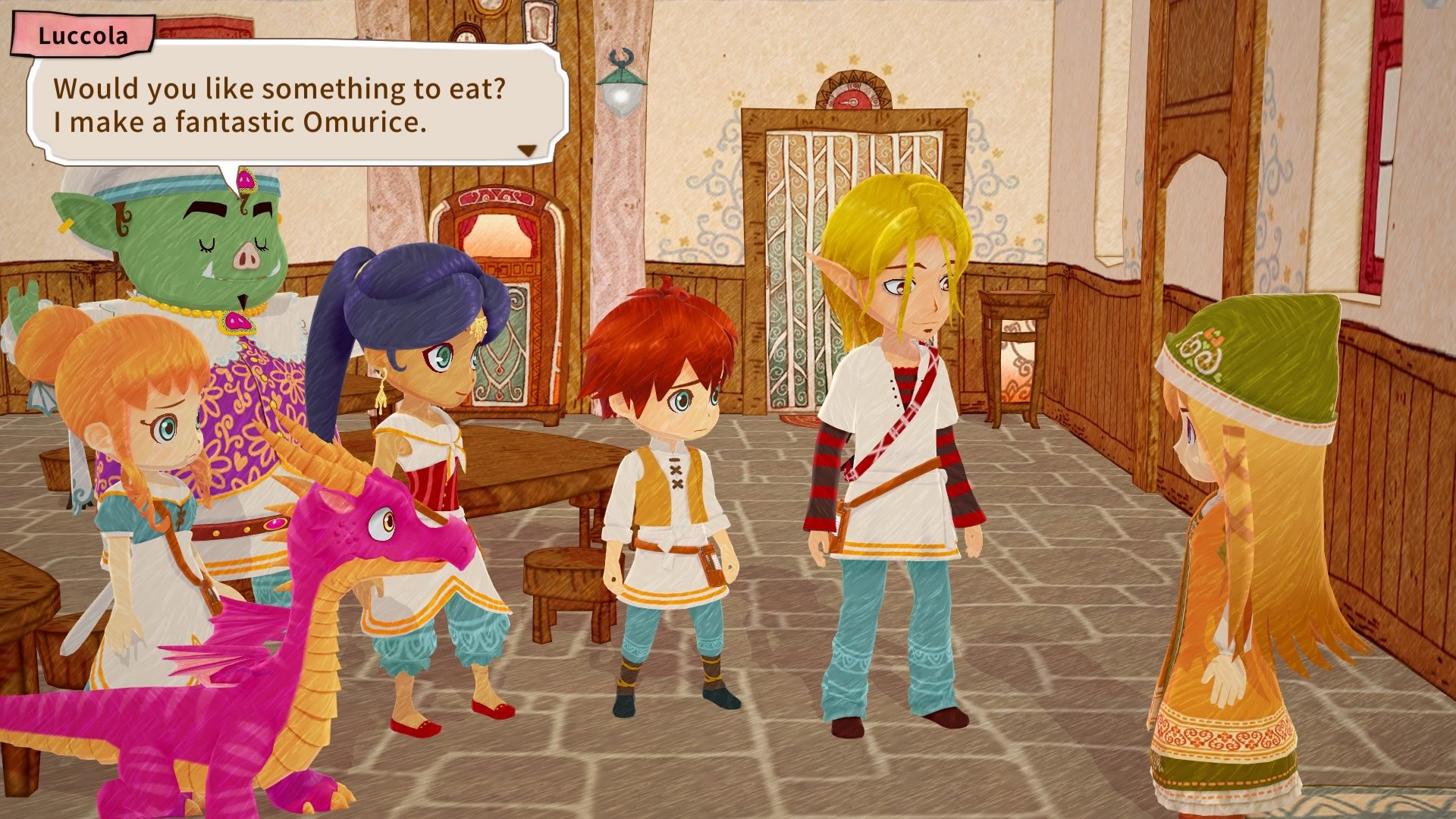The width and height of the screenshot is (1456, 819).
Task: Click the dialogue speech bubble
Action: coord(296,106)
